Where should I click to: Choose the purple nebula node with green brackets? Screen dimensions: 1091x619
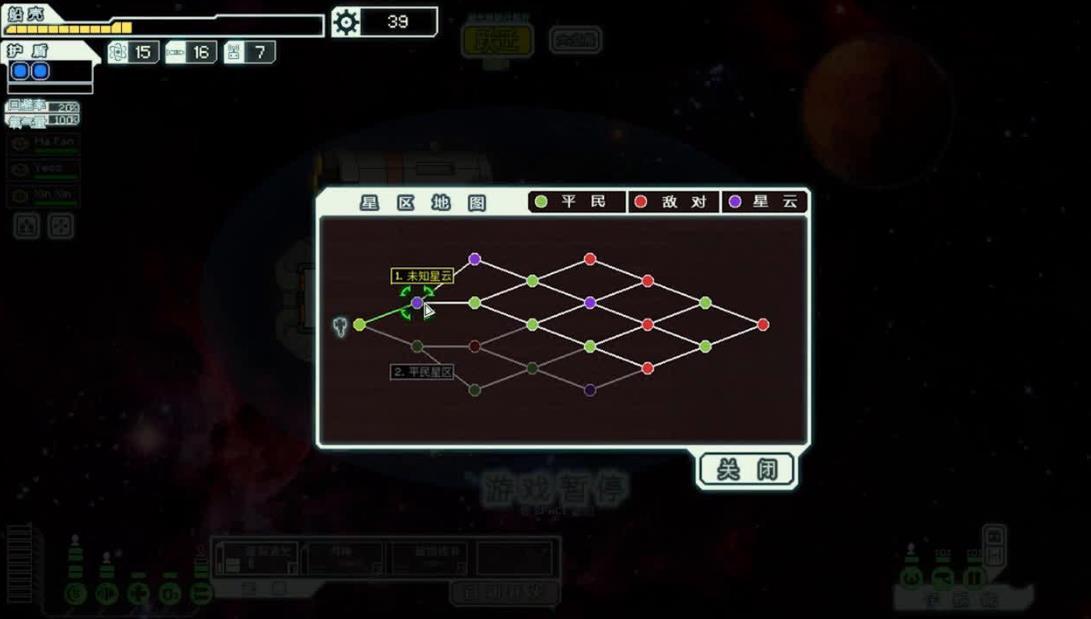tap(417, 302)
